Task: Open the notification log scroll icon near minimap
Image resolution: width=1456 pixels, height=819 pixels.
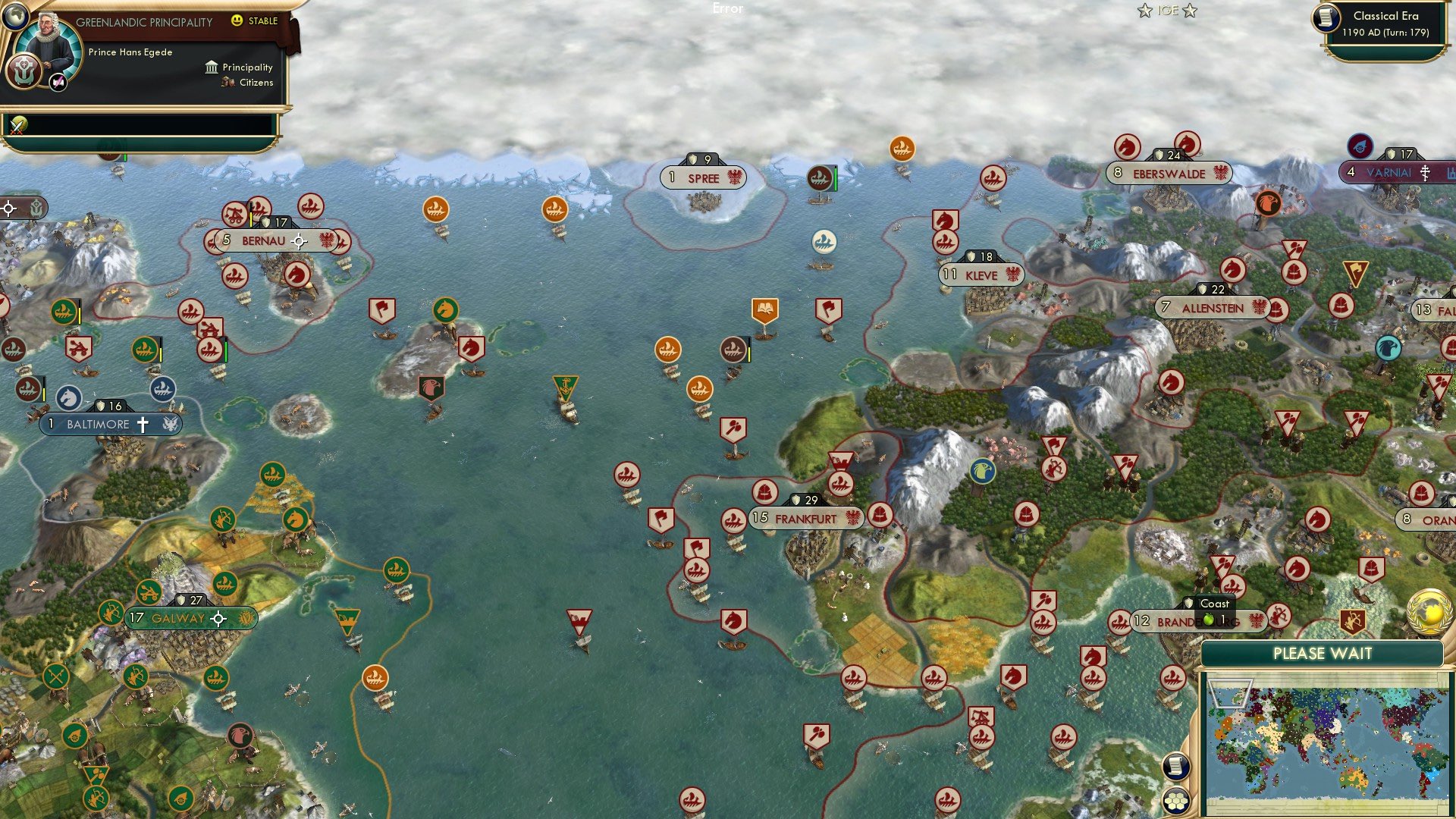Action: tap(1176, 766)
